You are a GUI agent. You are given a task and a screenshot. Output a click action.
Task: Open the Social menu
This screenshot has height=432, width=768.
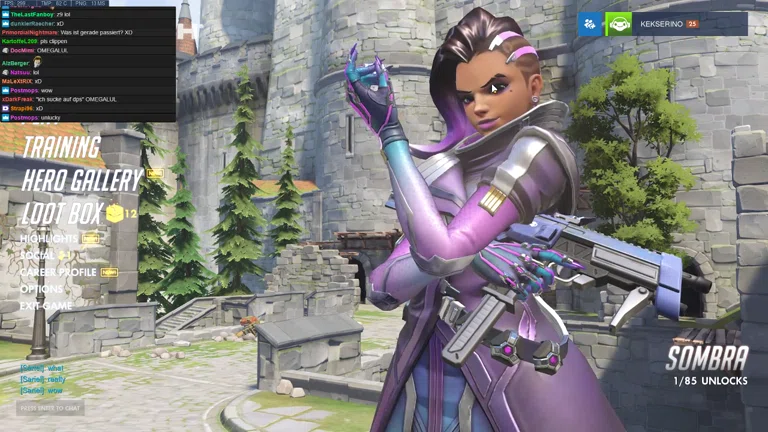(38, 255)
